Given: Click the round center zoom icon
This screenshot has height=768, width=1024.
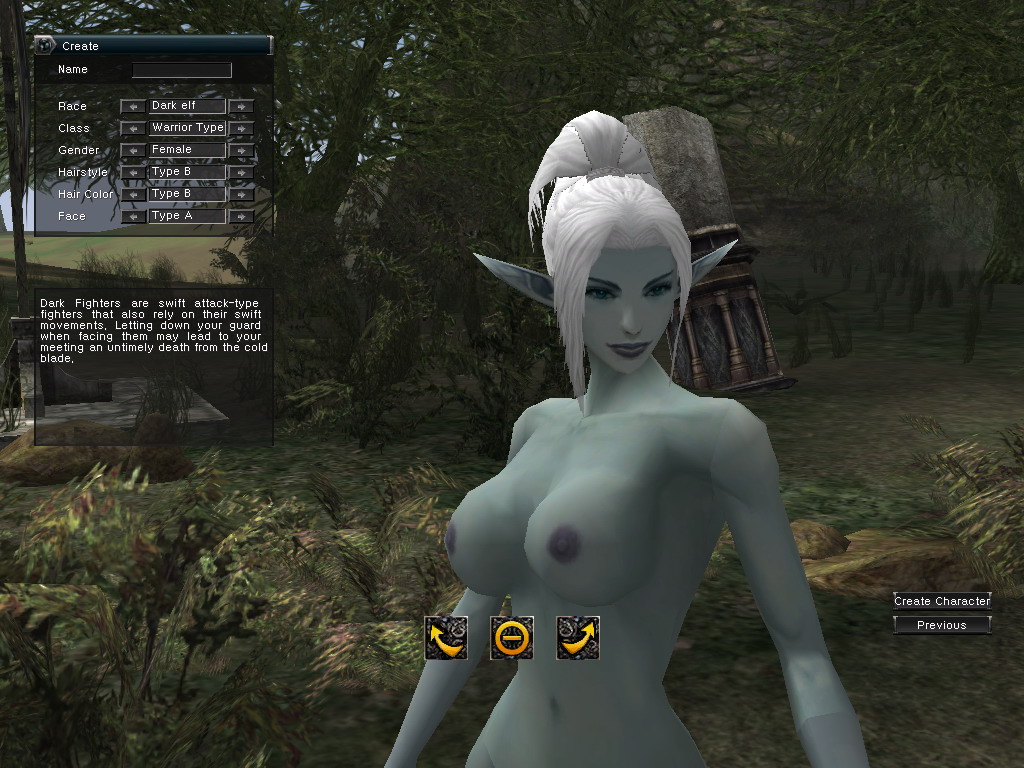Looking at the screenshot, I should 512,638.
